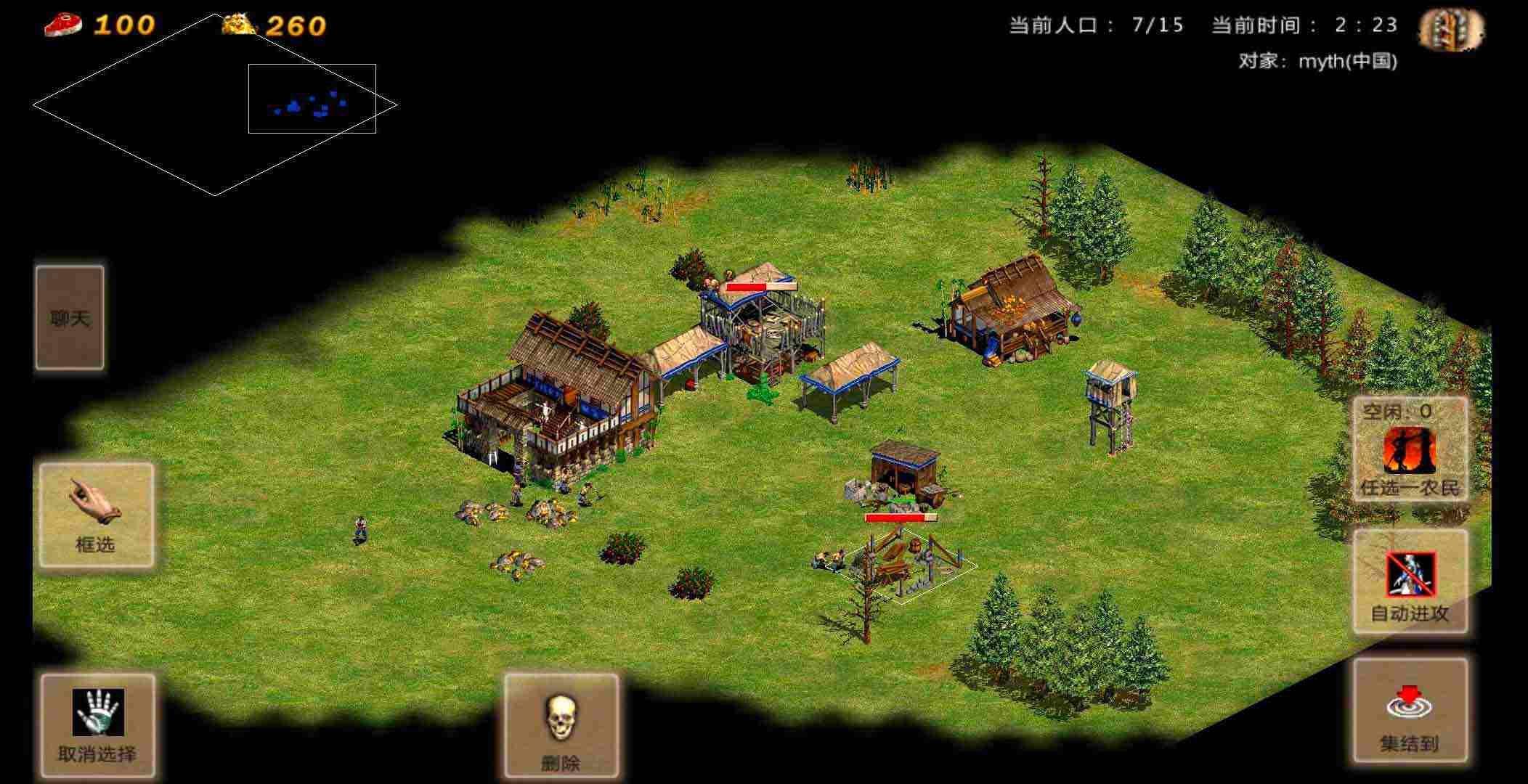
Task: Select an idle villager with 任选一农民
Action: point(1410,450)
